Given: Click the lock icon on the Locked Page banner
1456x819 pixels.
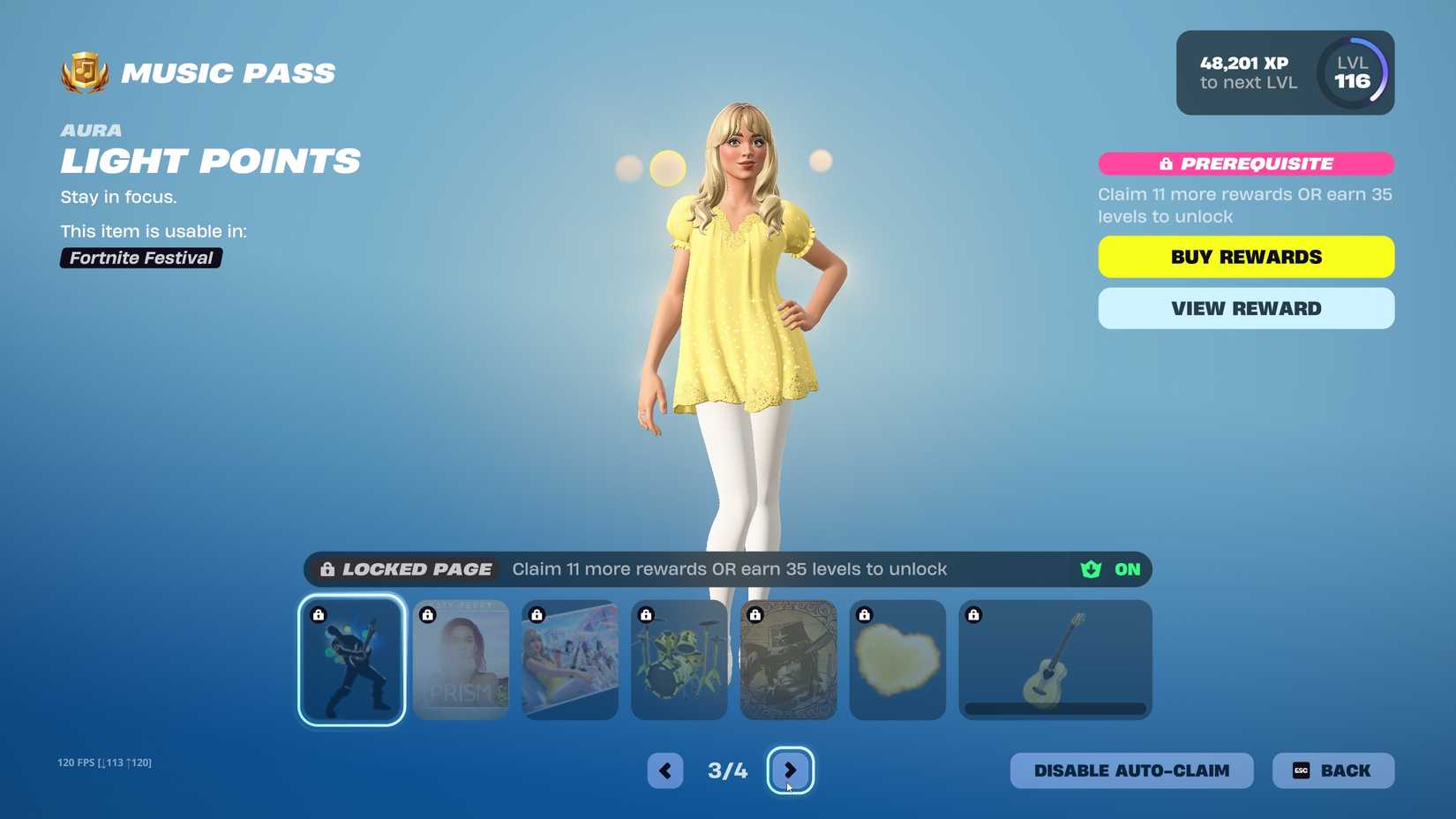Looking at the screenshot, I should click(326, 569).
